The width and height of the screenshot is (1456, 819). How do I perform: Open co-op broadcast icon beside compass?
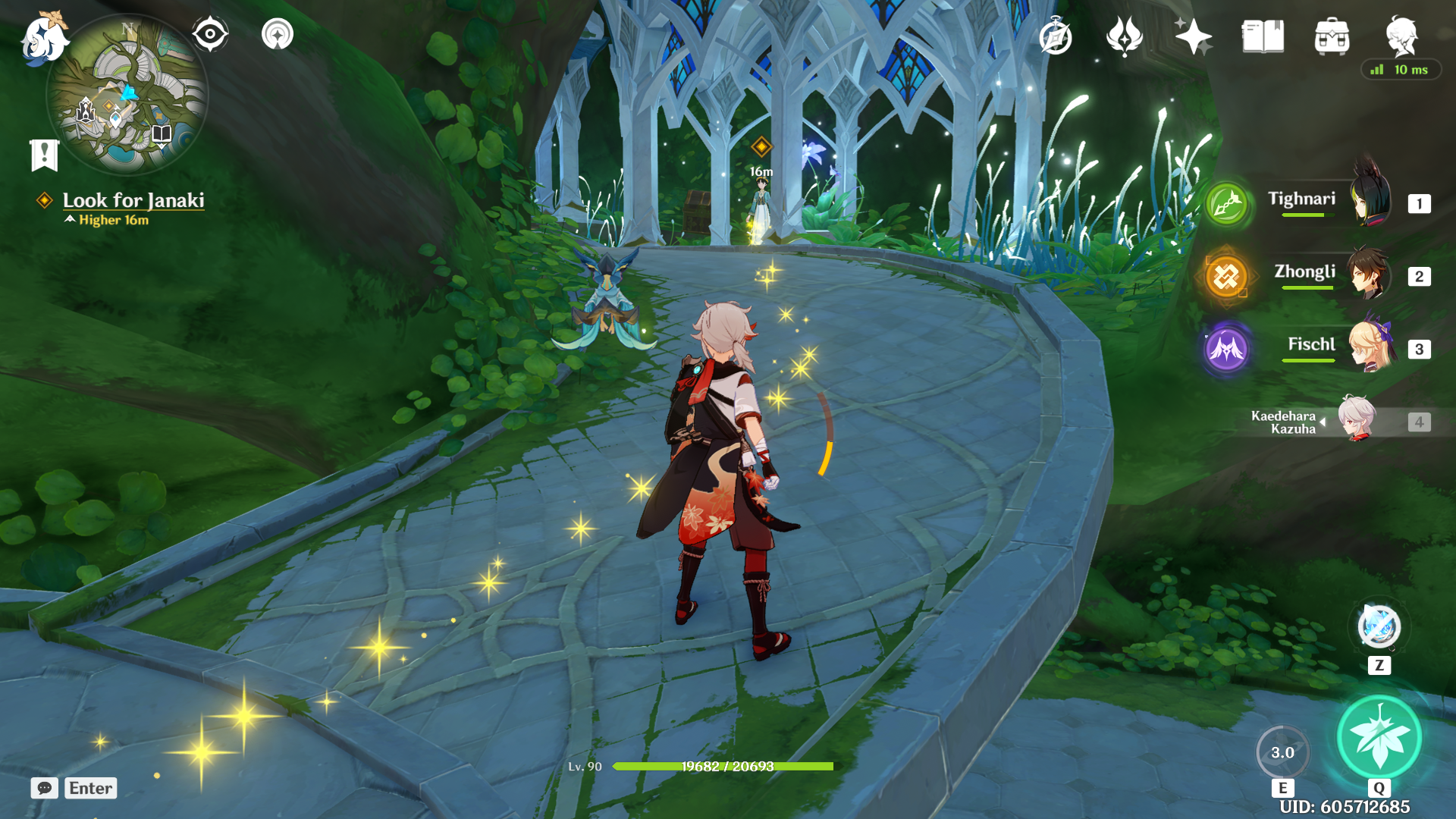point(278,33)
